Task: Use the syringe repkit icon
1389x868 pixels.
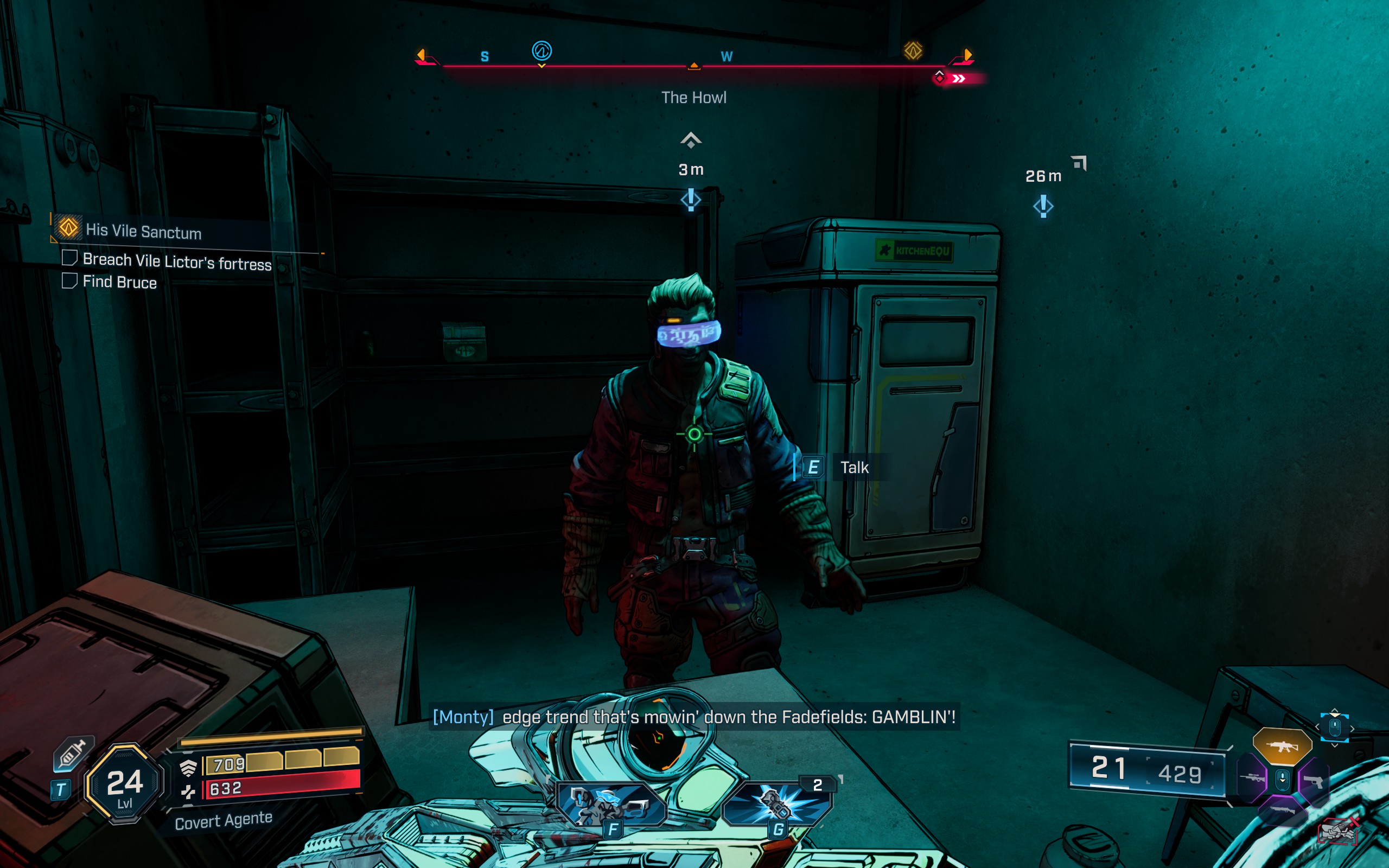Action: tap(72, 753)
